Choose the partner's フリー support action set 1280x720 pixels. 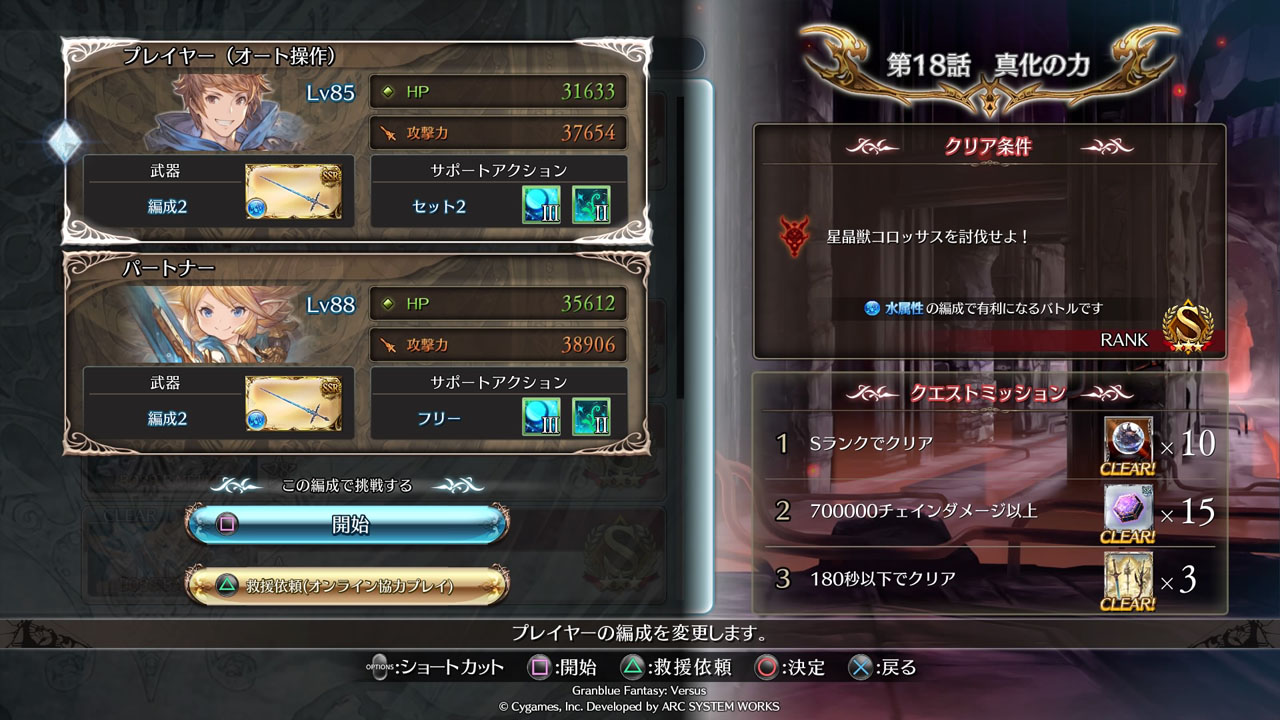440,418
